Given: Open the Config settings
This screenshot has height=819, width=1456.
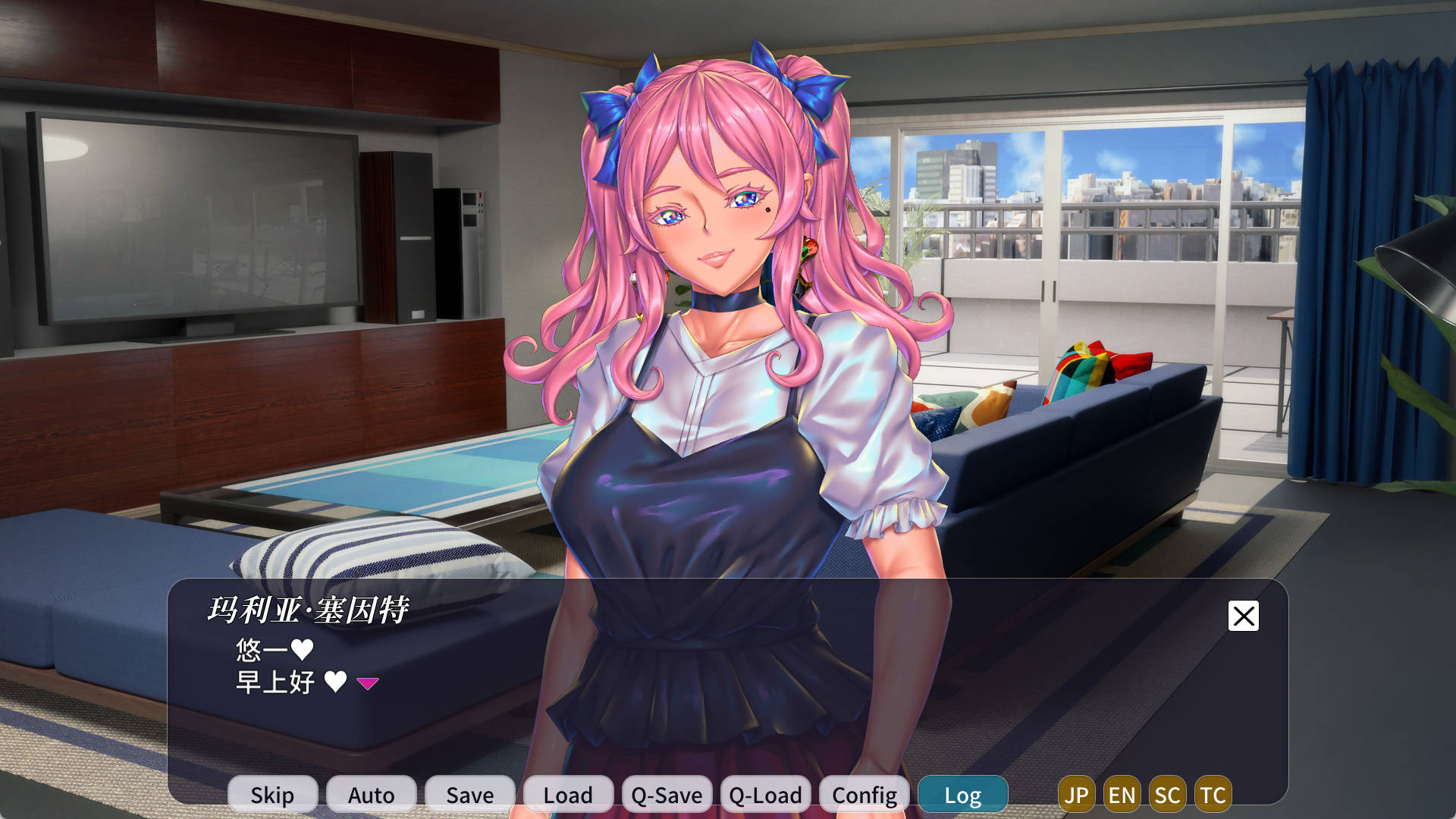Looking at the screenshot, I should pyautogui.click(x=864, y=794).
